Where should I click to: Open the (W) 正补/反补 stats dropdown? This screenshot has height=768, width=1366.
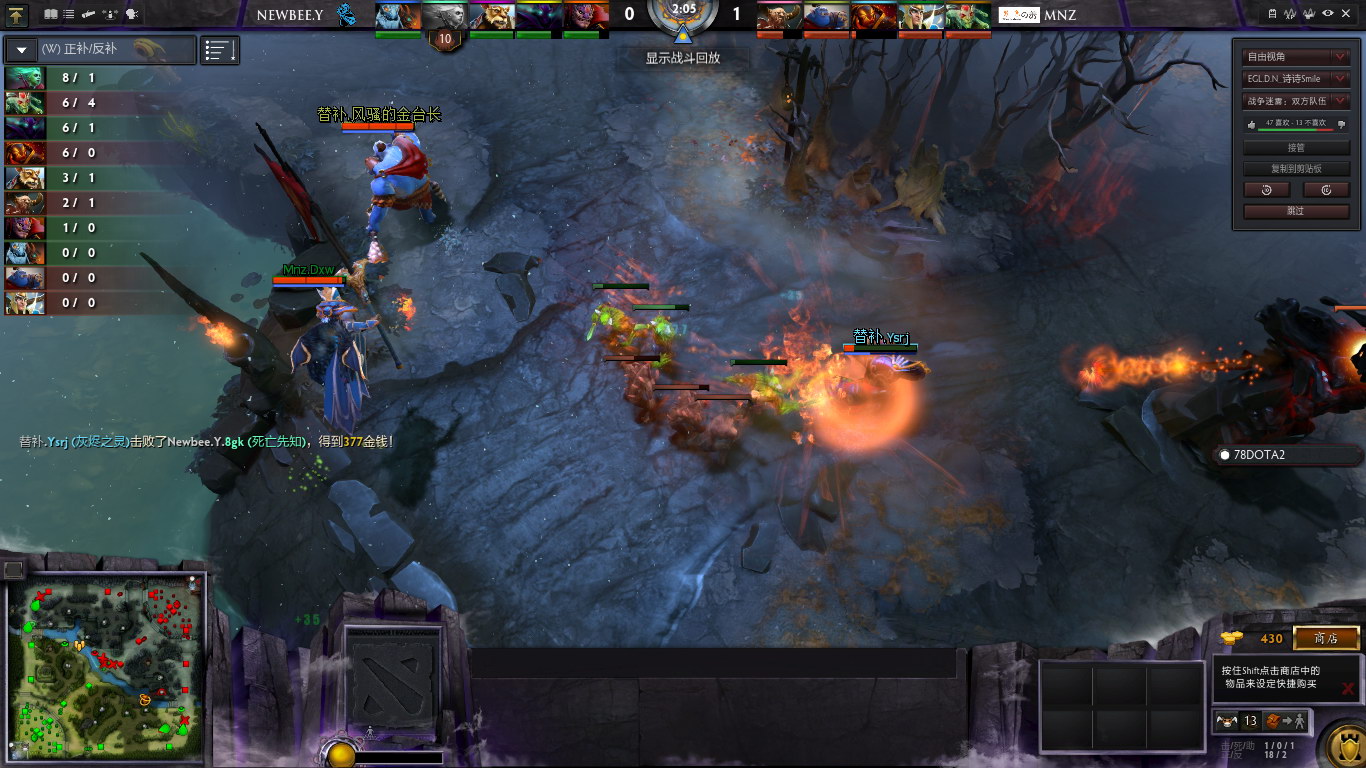100,49
